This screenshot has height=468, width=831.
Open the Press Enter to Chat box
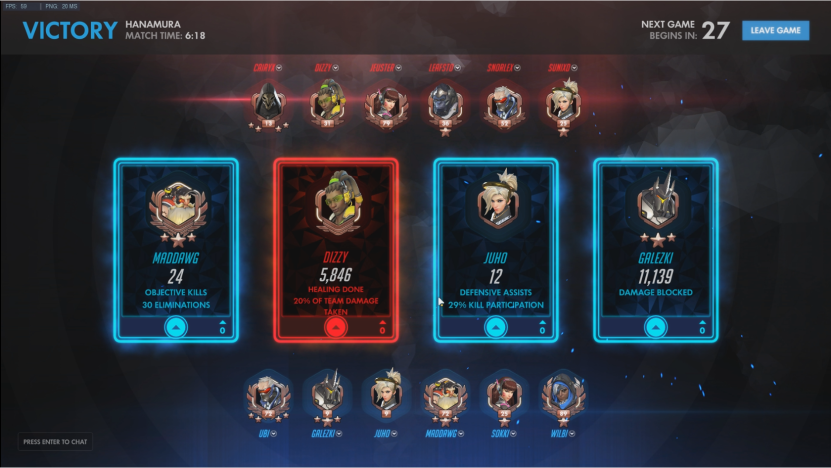click(x=56, y=441)
